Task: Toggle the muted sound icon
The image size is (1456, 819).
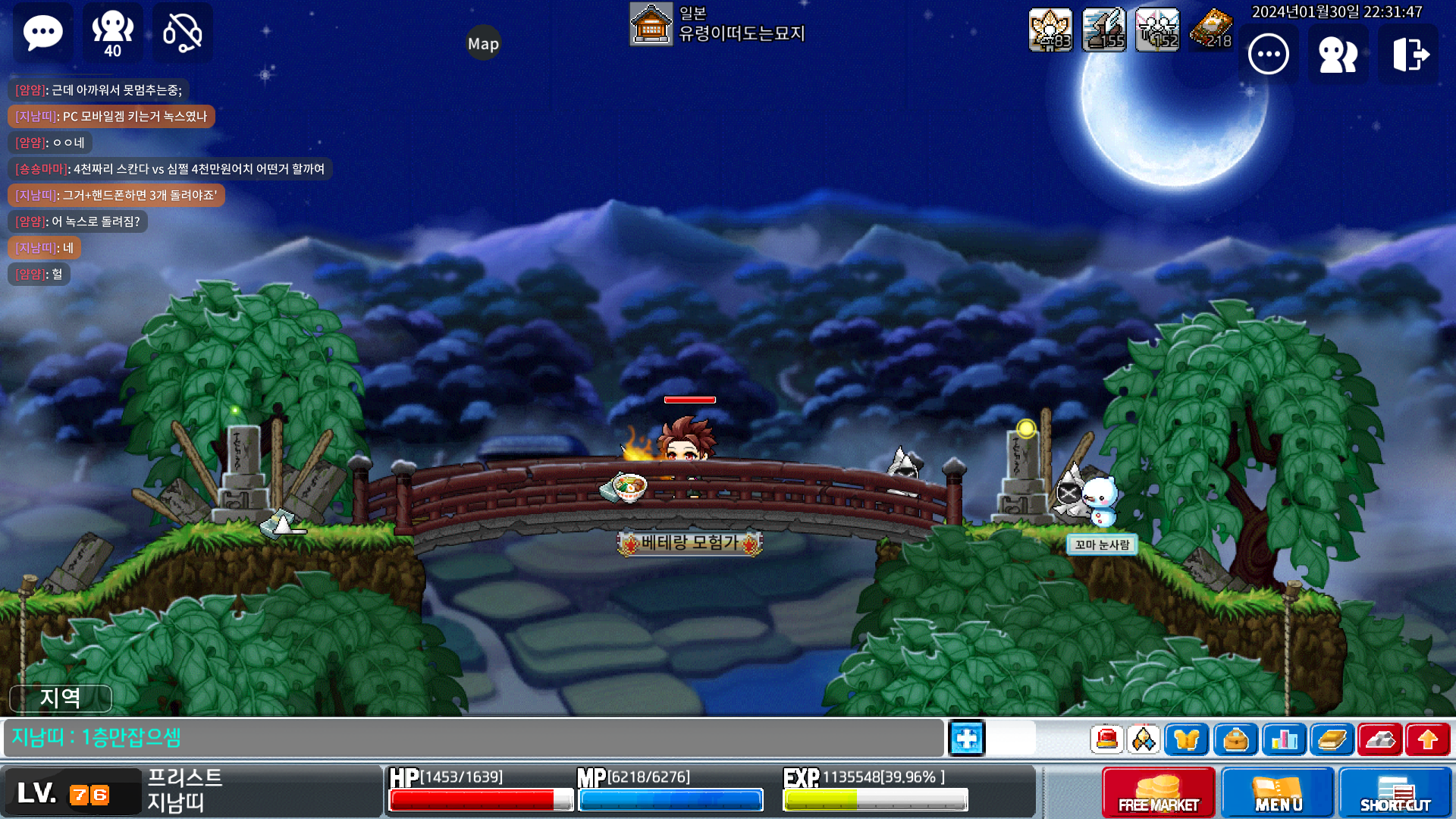Action: [183, 33]
